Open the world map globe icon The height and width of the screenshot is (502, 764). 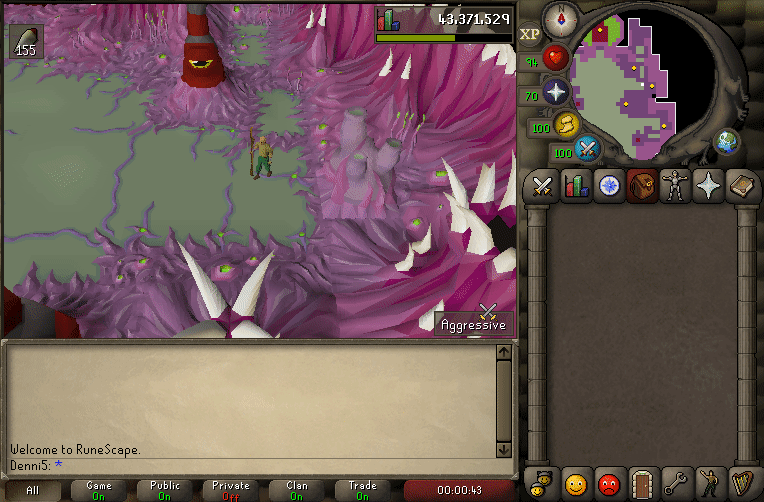click(x=726, y=142)
